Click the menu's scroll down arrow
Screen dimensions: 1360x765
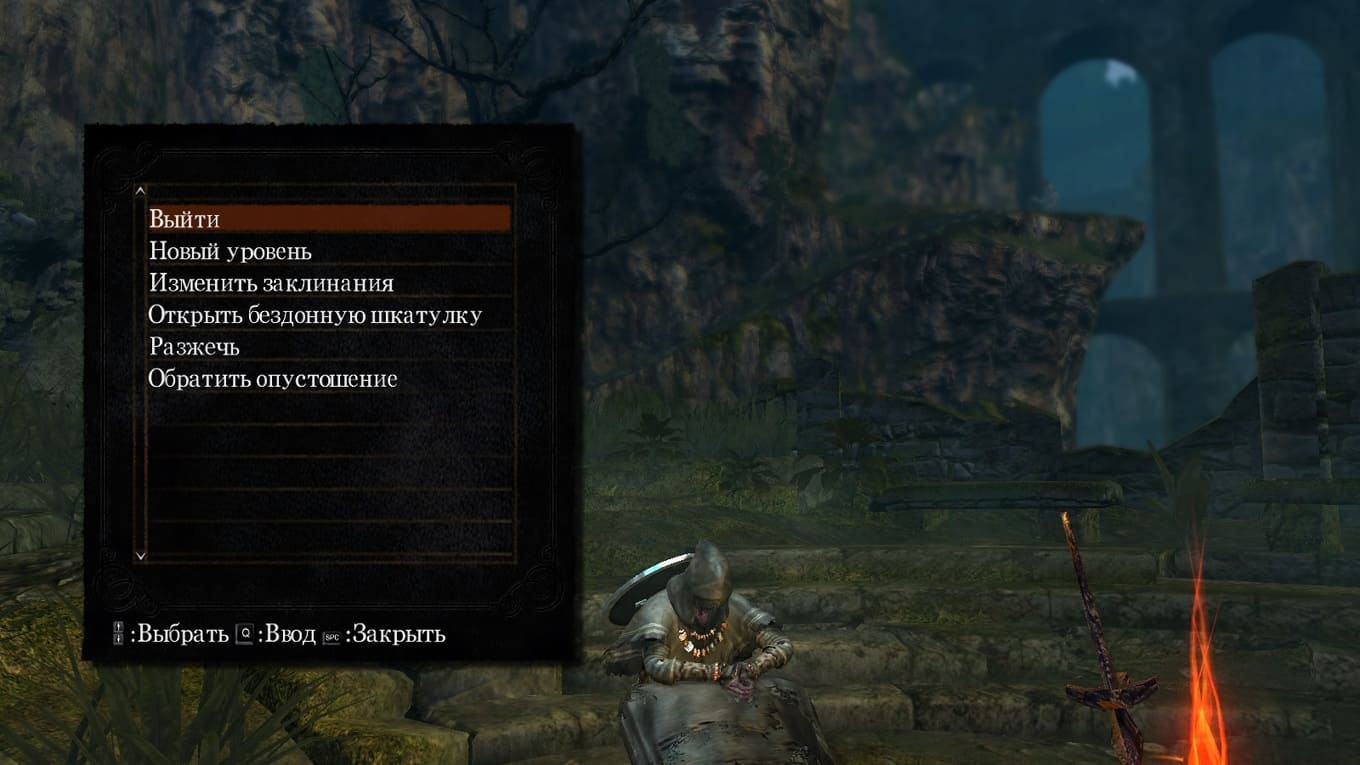[140, 554]
